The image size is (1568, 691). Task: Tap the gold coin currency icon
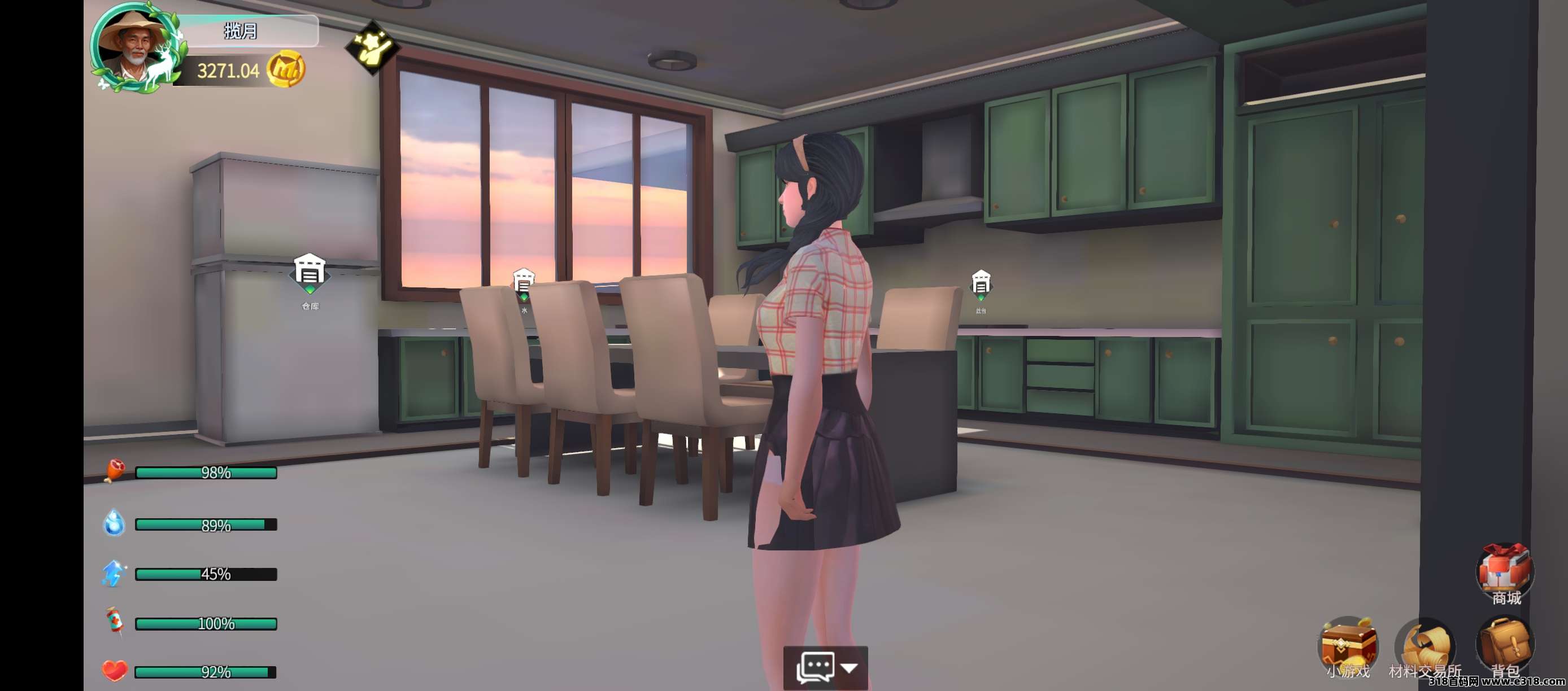(285, 70)
